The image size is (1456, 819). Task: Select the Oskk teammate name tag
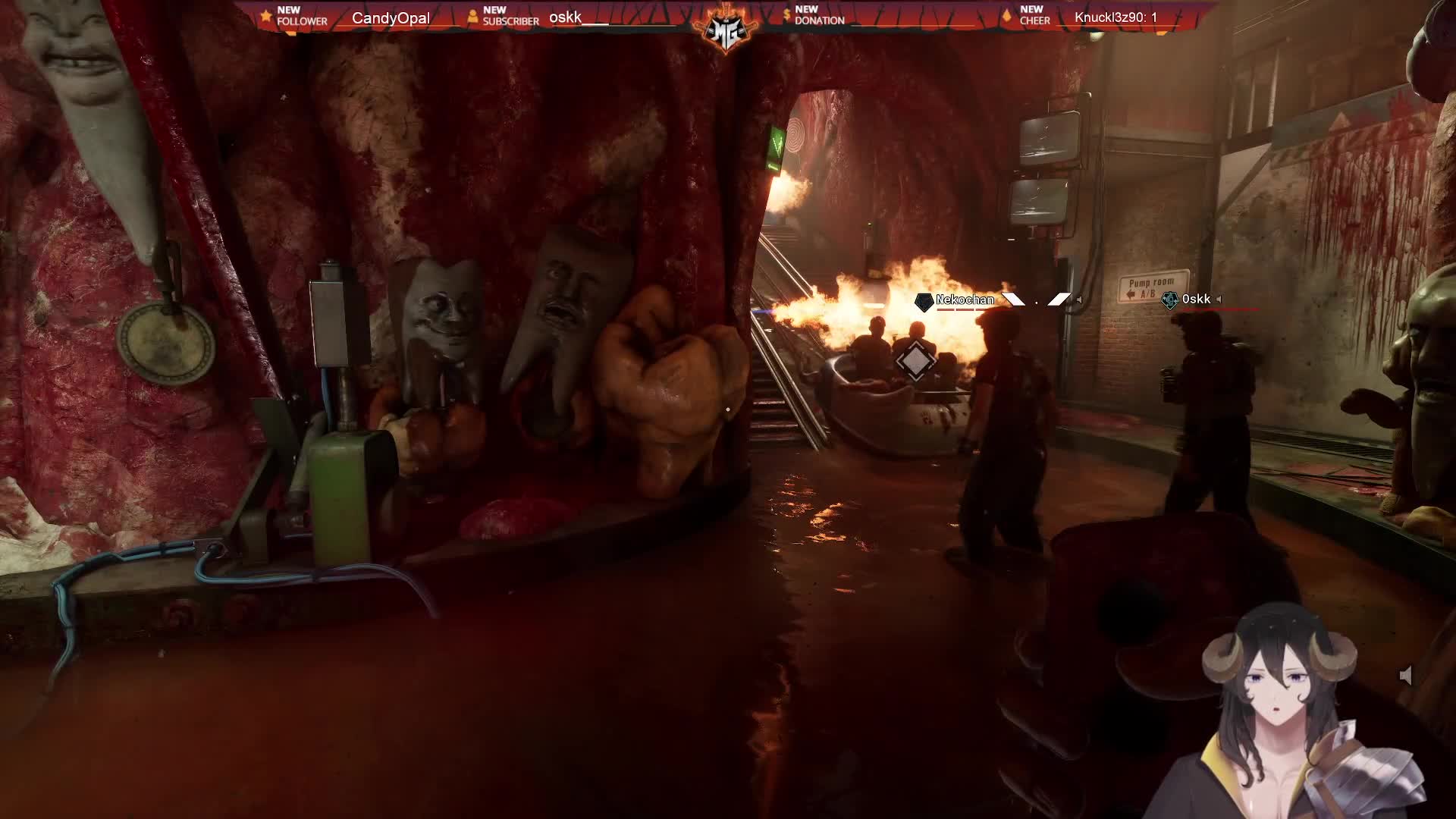(x=1195, y=300)
